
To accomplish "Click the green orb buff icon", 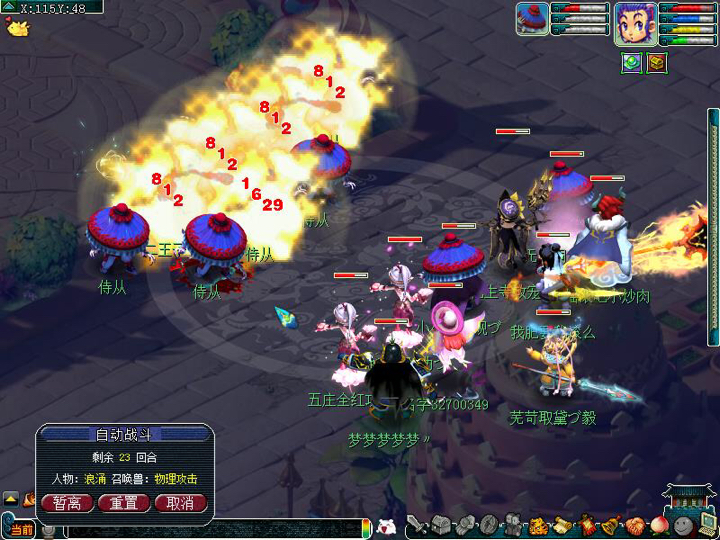I will click(631, 63).
